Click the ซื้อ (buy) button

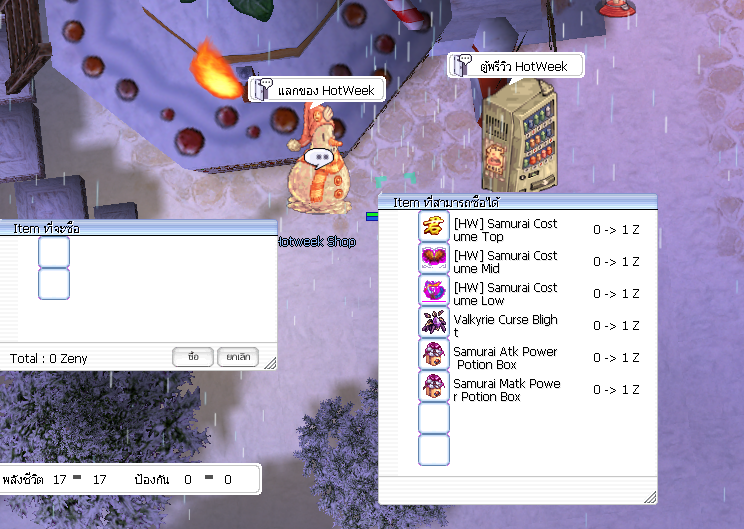pos(193,357)
